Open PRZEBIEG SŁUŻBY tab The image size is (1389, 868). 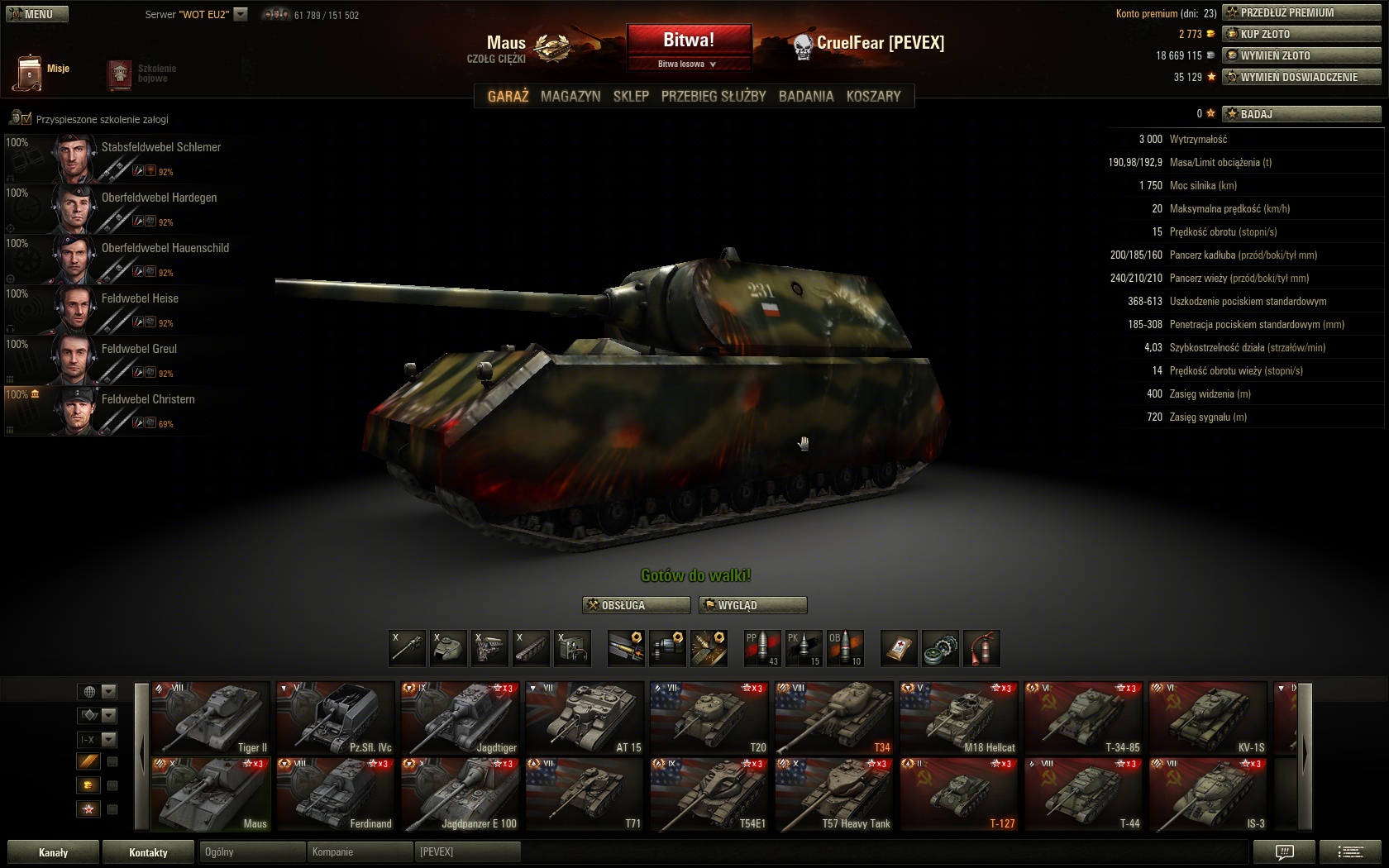click(714, 96)
